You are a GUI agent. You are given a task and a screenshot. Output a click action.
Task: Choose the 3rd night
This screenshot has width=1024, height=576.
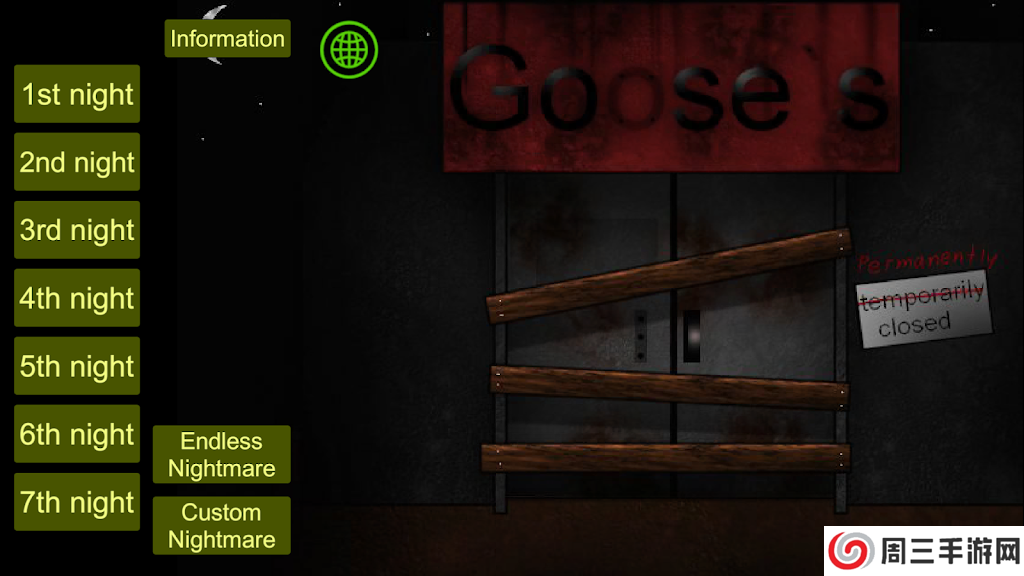click(x=77, y=230)
